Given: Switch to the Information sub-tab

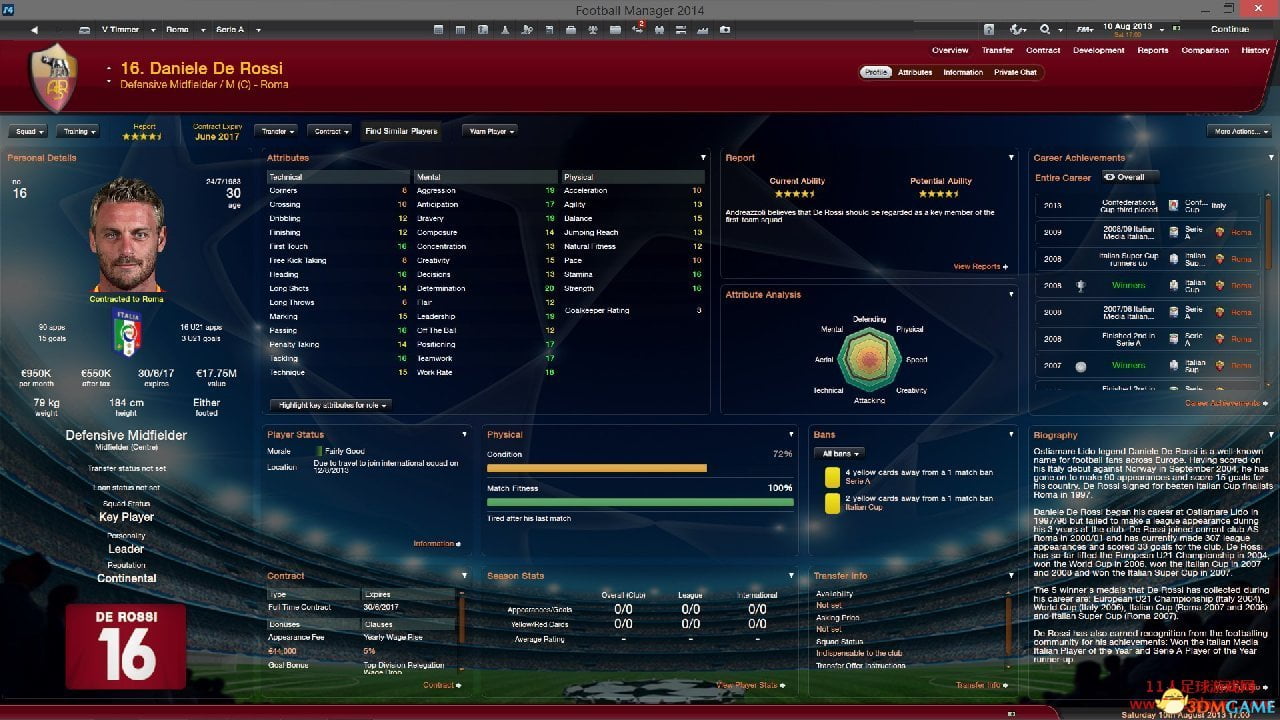Looking at the screenshot, I should (963, 72).
